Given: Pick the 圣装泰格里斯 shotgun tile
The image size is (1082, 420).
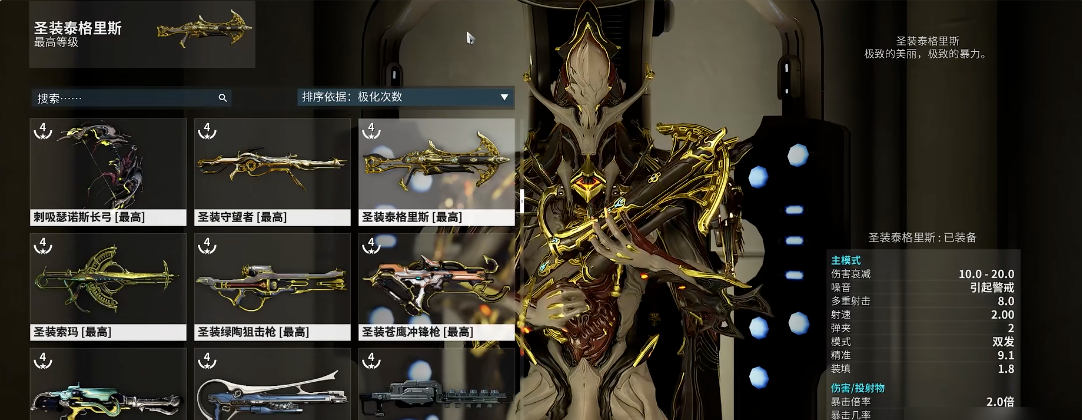Looking at the screenshot, I should pyautogui.click(x=436, y=170).
